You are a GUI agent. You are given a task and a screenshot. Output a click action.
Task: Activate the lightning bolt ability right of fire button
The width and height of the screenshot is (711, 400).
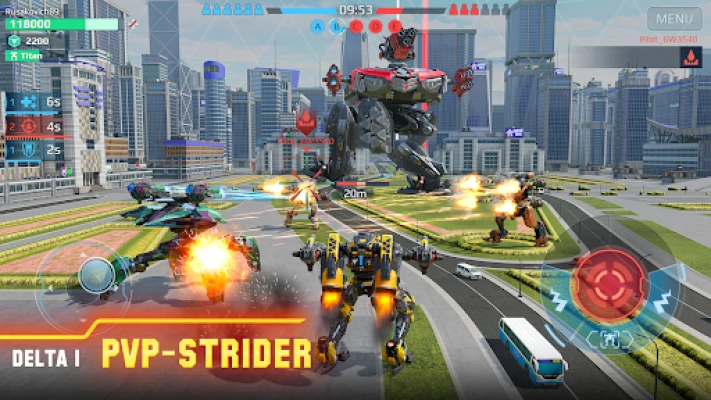(660, 299)
